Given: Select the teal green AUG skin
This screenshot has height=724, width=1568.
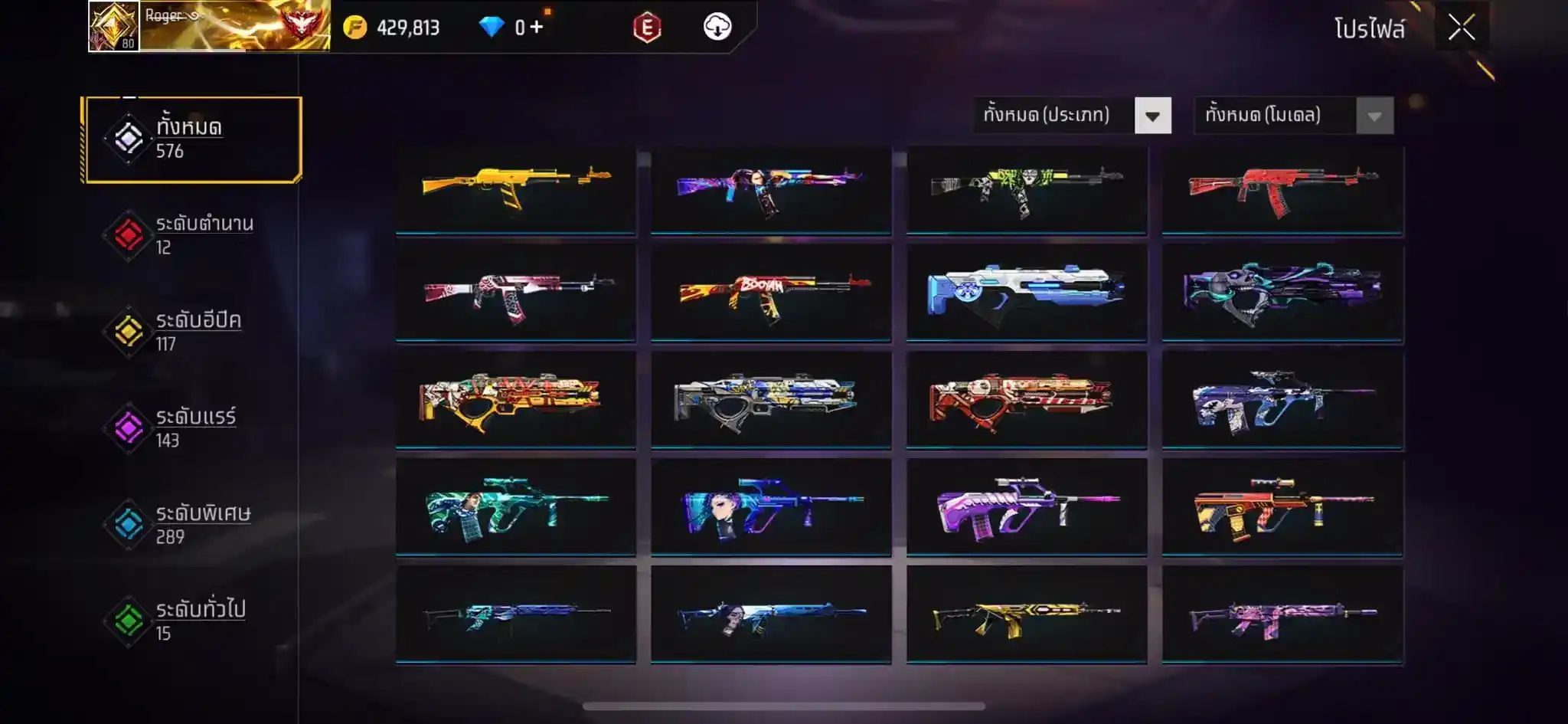Looking at the screenshot, I should click(516, 507).
